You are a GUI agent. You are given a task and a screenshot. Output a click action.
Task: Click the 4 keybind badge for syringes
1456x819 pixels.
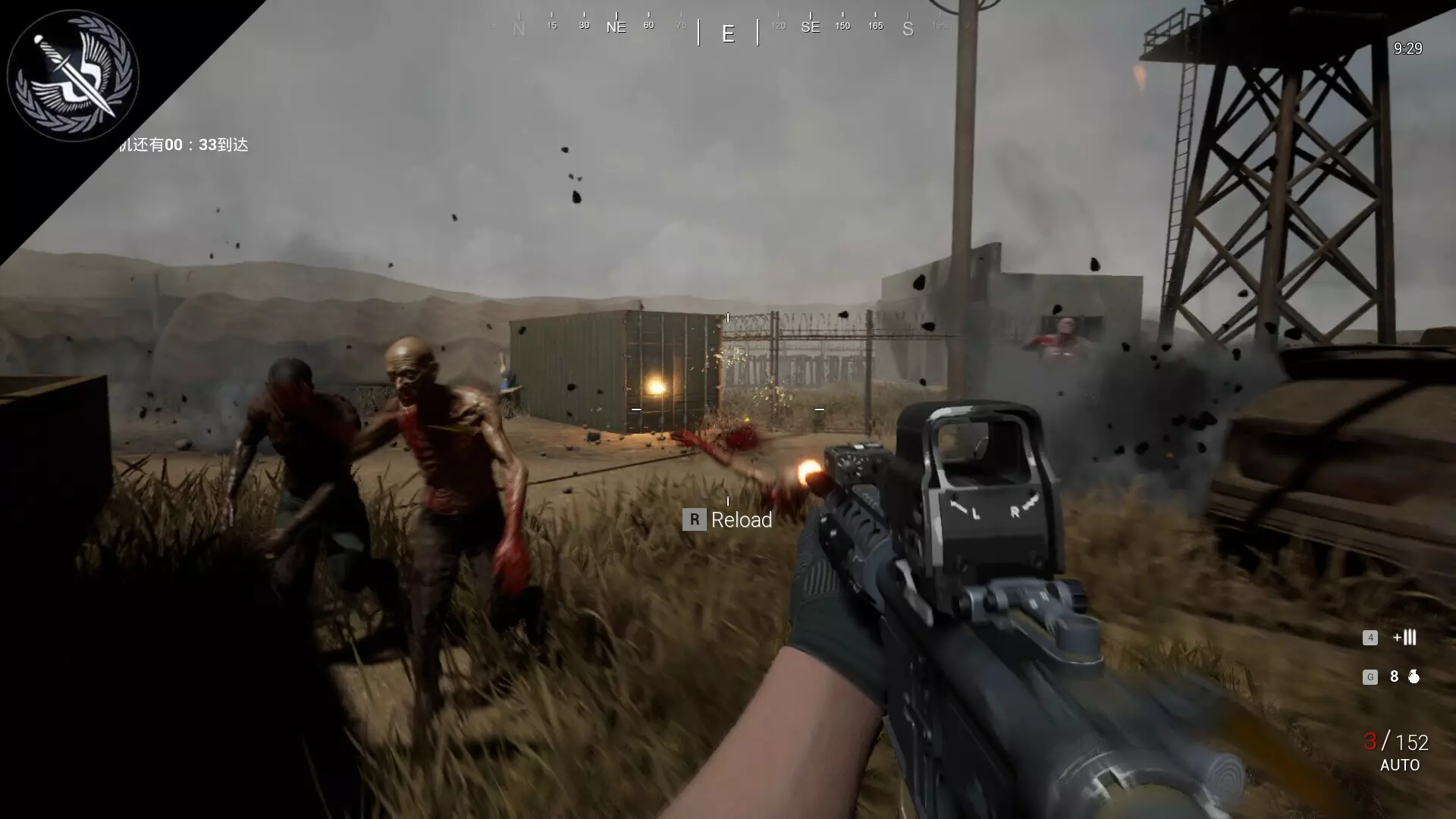click(x=1371, y=638)
